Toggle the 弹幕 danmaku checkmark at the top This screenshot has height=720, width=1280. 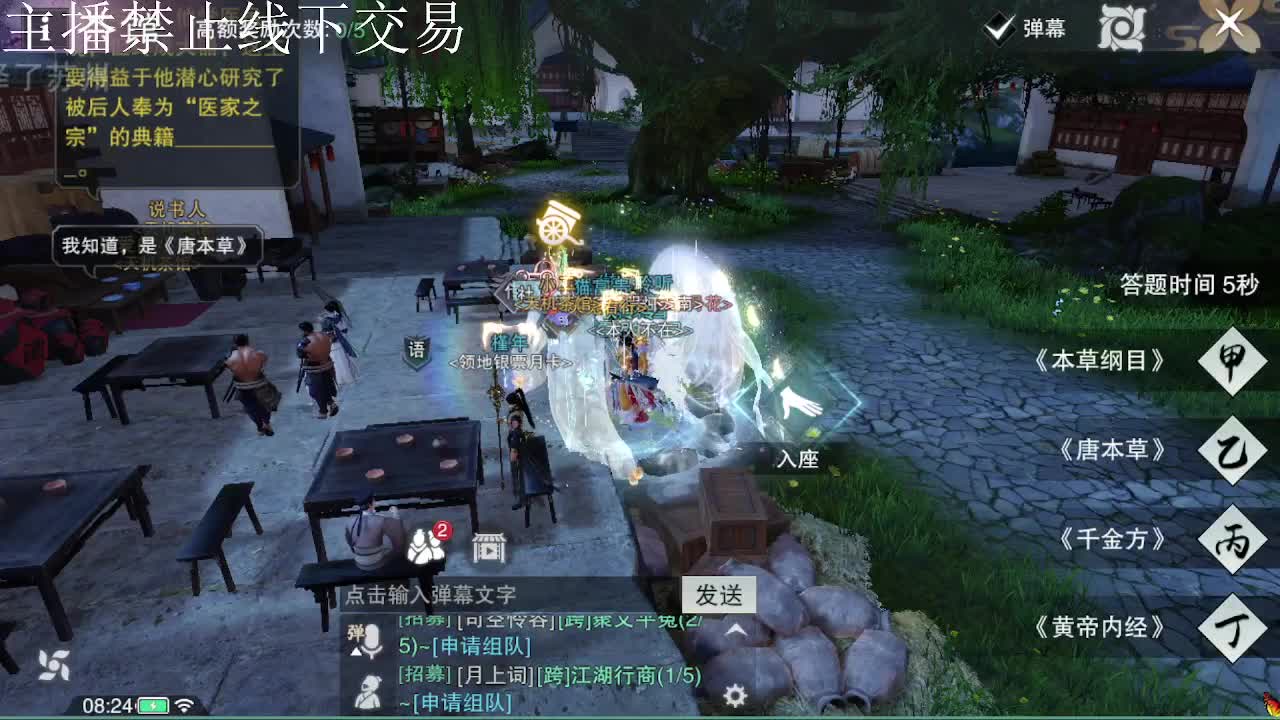click(997, 29)
